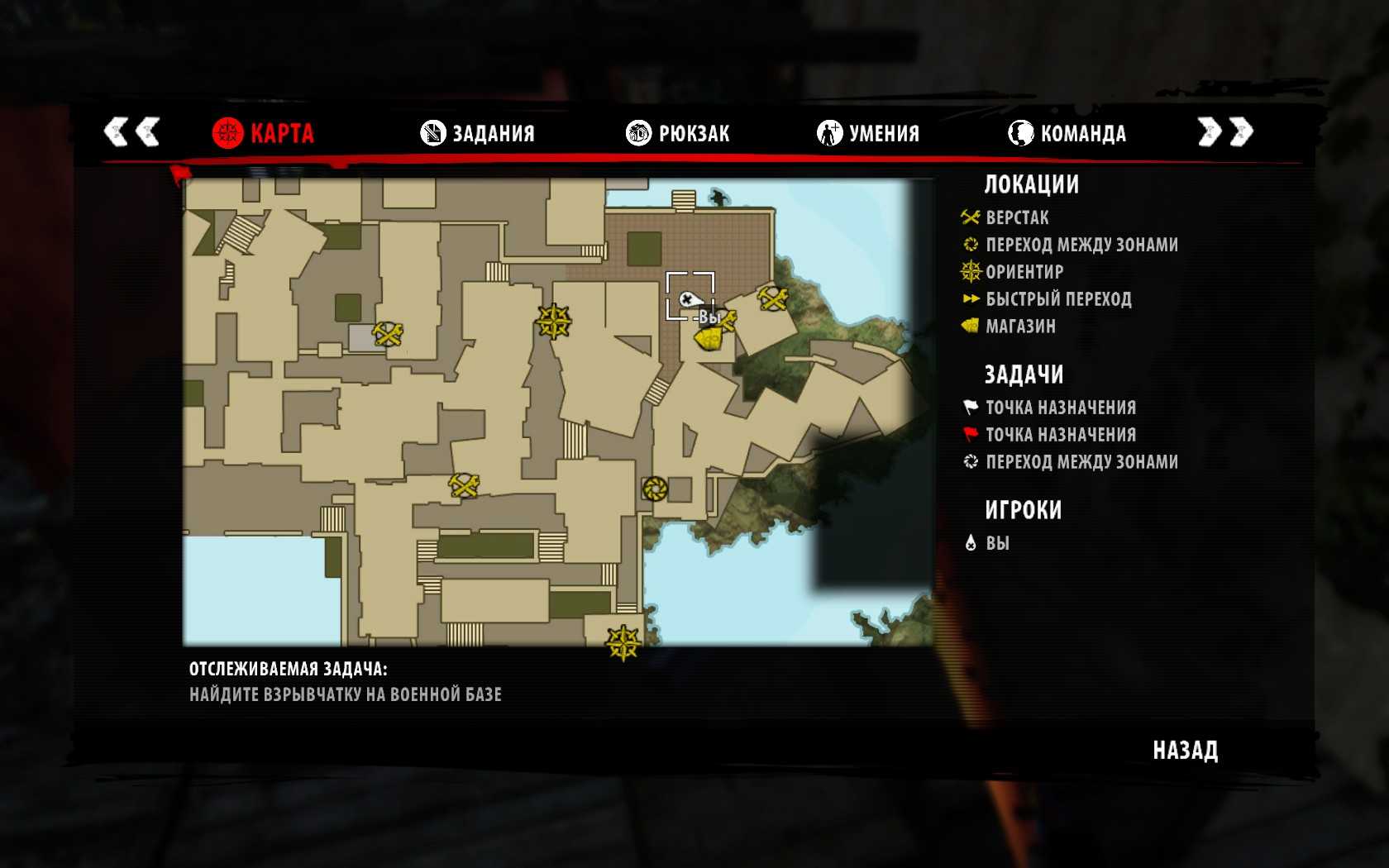
Task: Open the РЮКЗАК tab
Action: coord(678,133)
